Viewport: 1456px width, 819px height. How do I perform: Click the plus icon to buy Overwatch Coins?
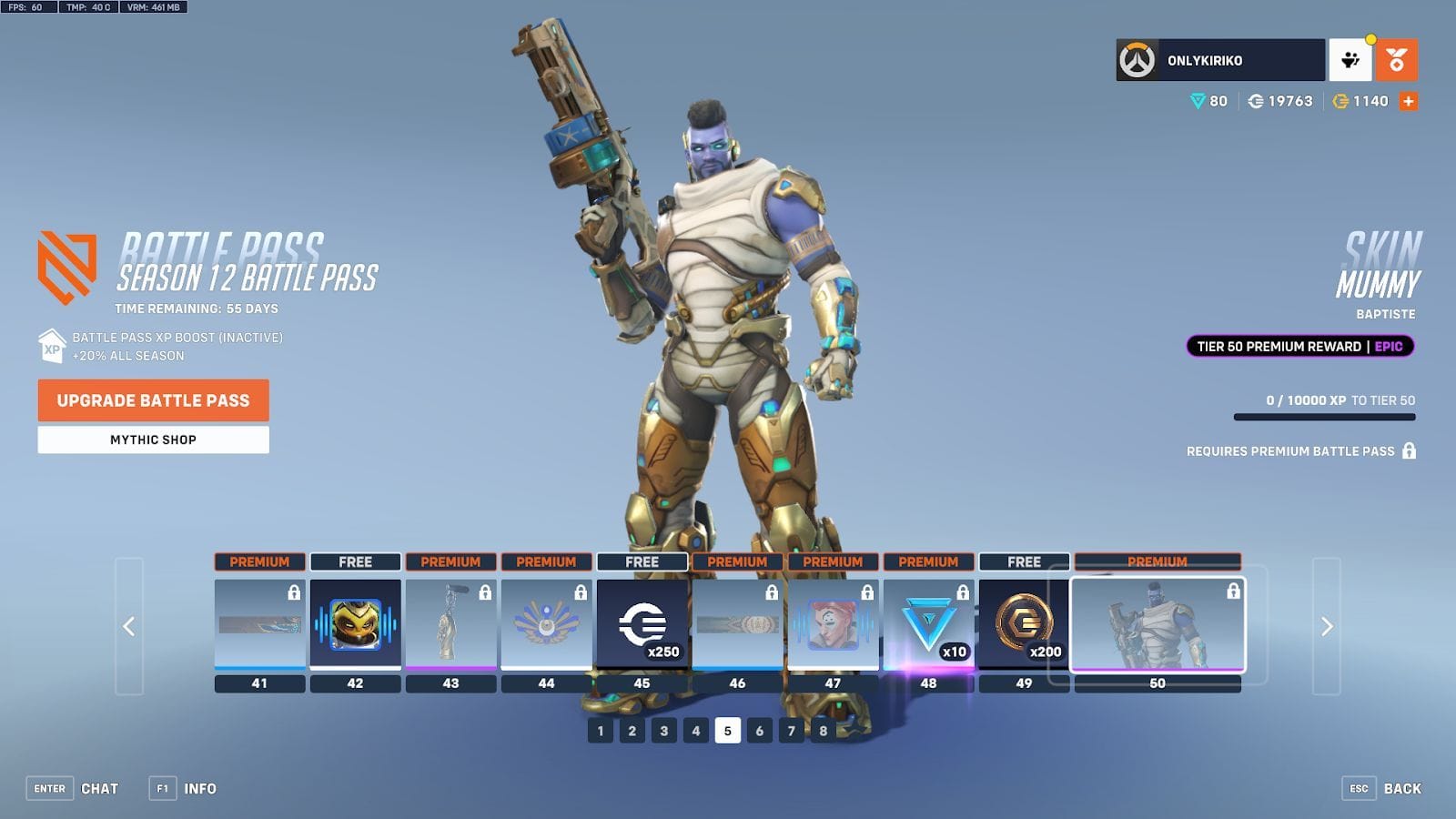(x=1409, y=101)
